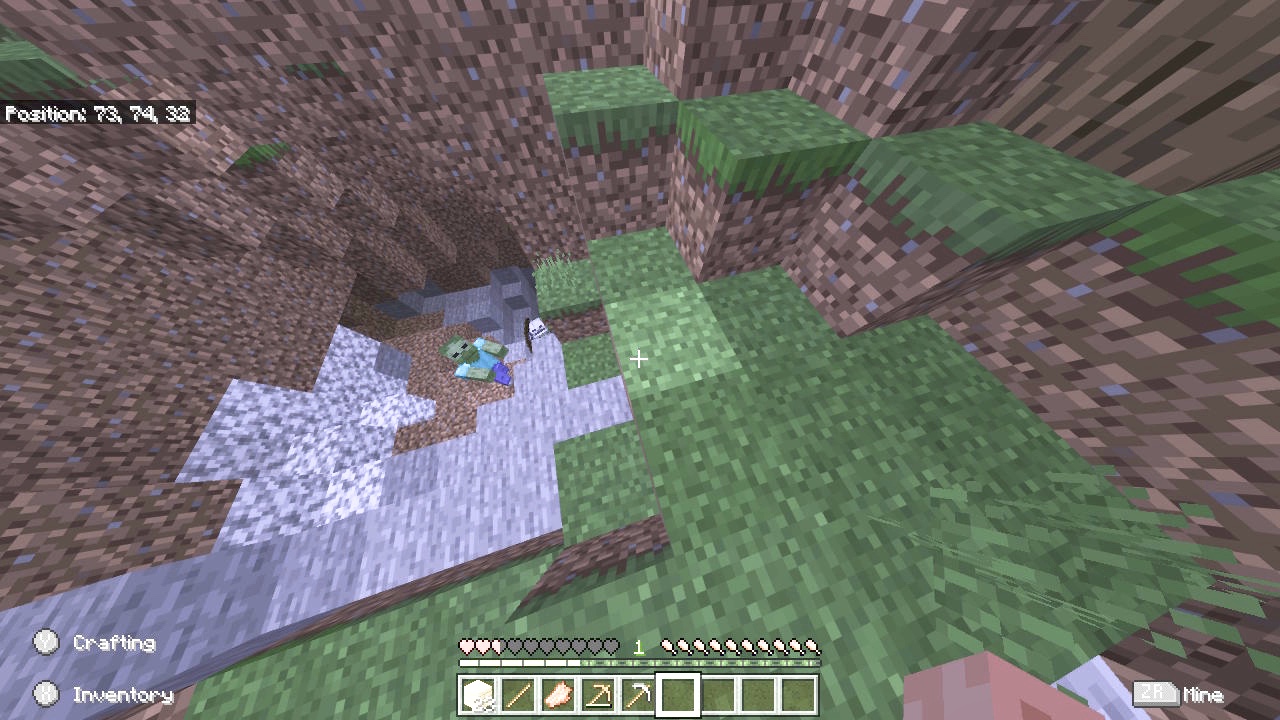Screen dimensions: 1280x720
Task: Select the white block hotbar slot
Action: pos(479,695)
